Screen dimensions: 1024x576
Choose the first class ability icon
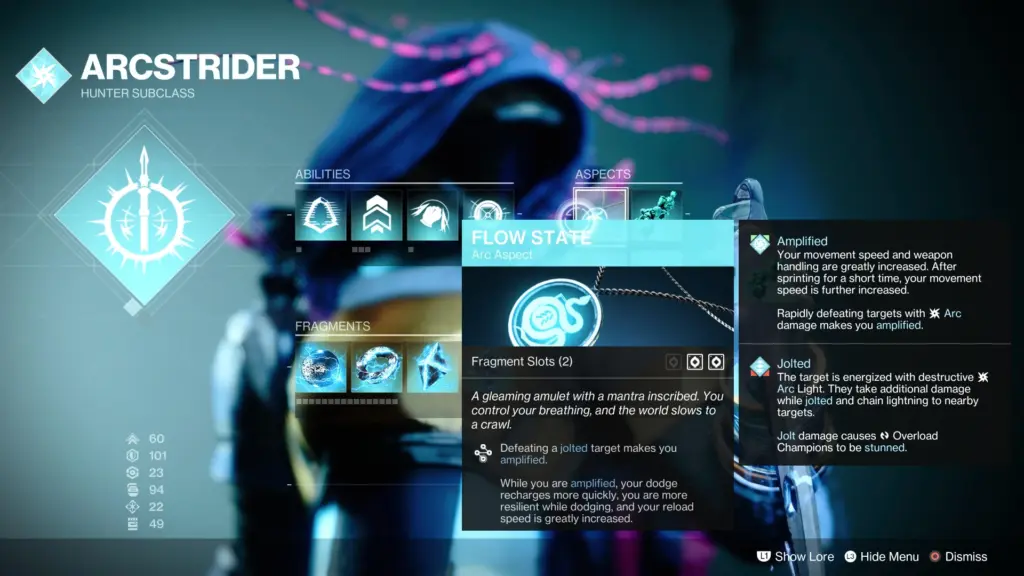[x=321, y=214]
